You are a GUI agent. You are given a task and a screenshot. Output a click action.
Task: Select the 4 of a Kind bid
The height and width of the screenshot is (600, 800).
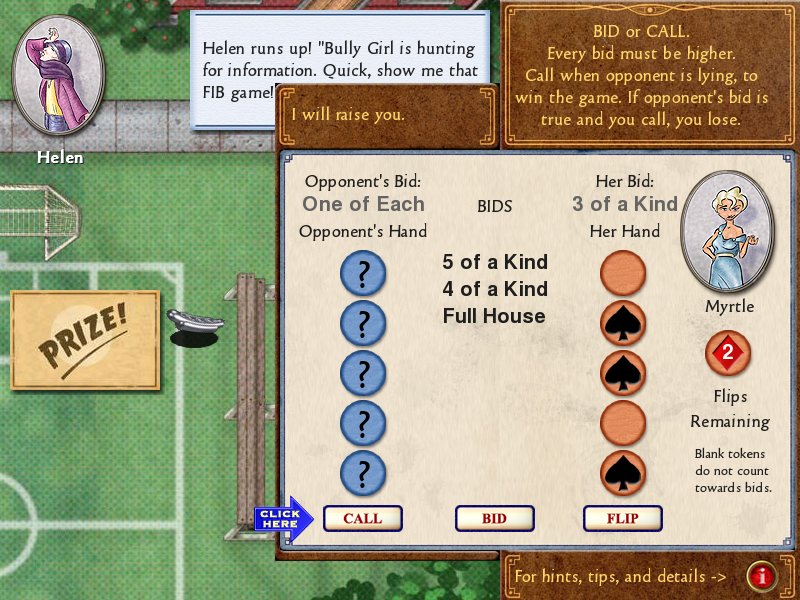click(x=495, y=289)
